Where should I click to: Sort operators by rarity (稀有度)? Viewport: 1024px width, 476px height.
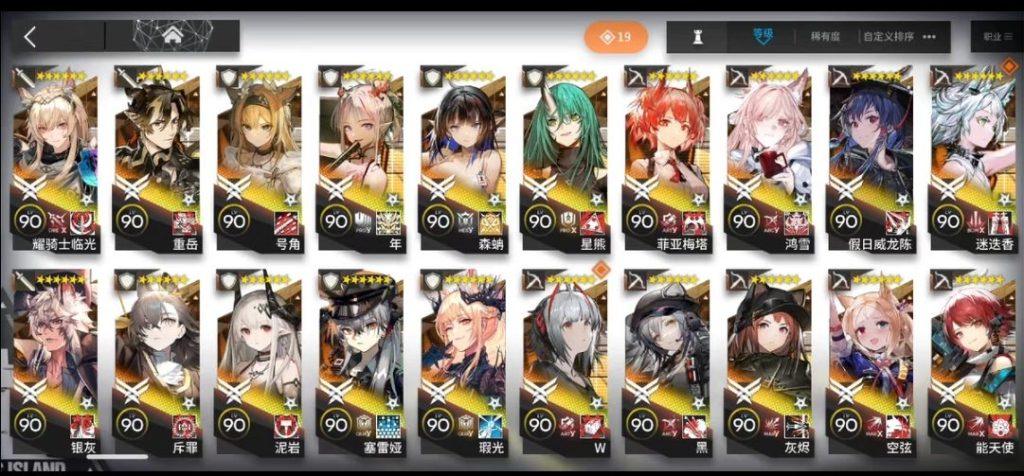(824, 37)
